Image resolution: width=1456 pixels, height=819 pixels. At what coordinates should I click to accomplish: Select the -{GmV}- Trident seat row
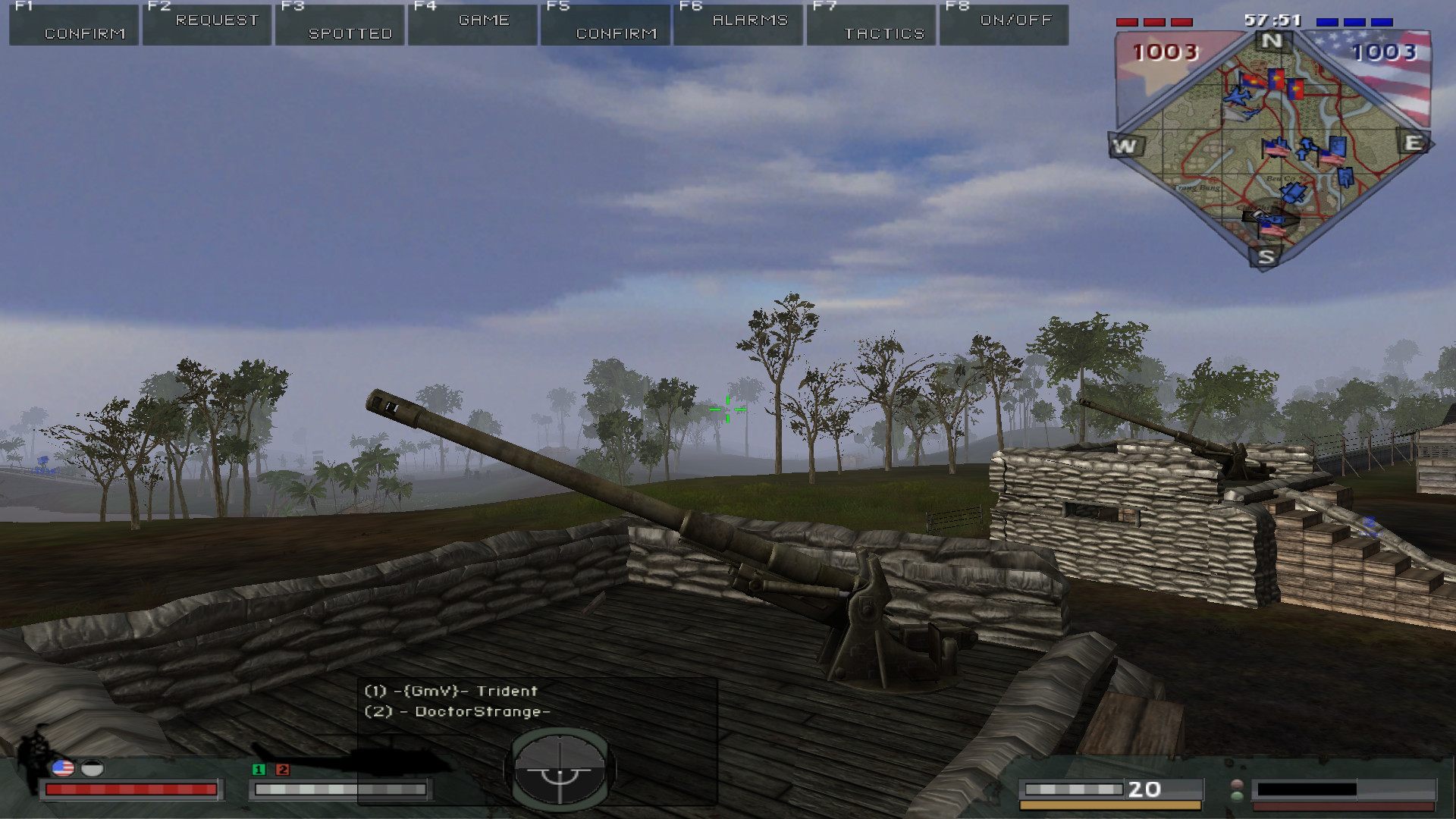(451, 691)
